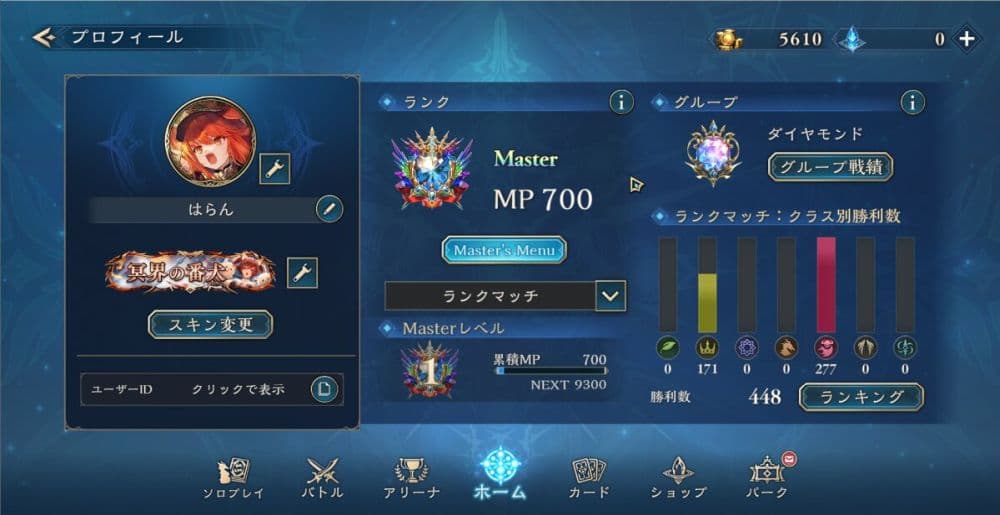Go back using the profile back arrow
The image size is (1000, 515).
coord(42,38)
